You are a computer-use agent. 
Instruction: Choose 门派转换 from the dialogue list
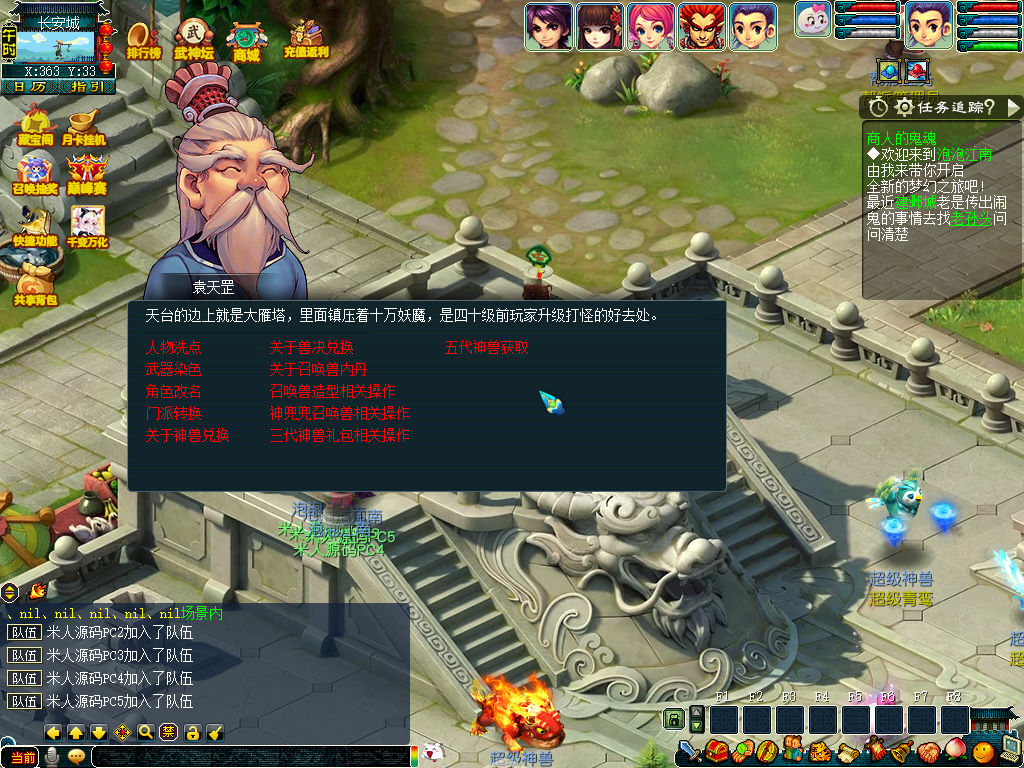174,414
